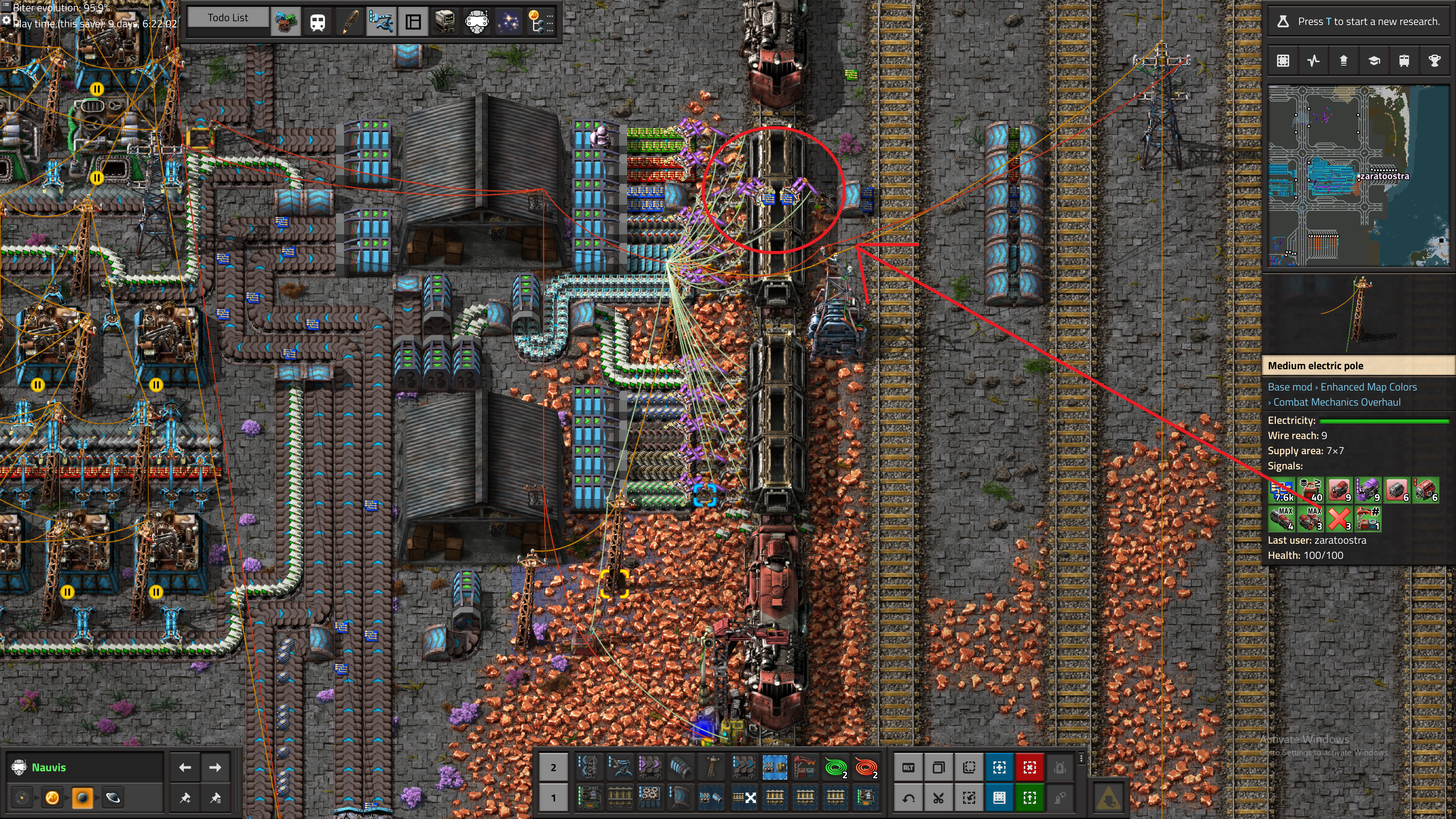Click the scissors cut tool

pos(938,797)
